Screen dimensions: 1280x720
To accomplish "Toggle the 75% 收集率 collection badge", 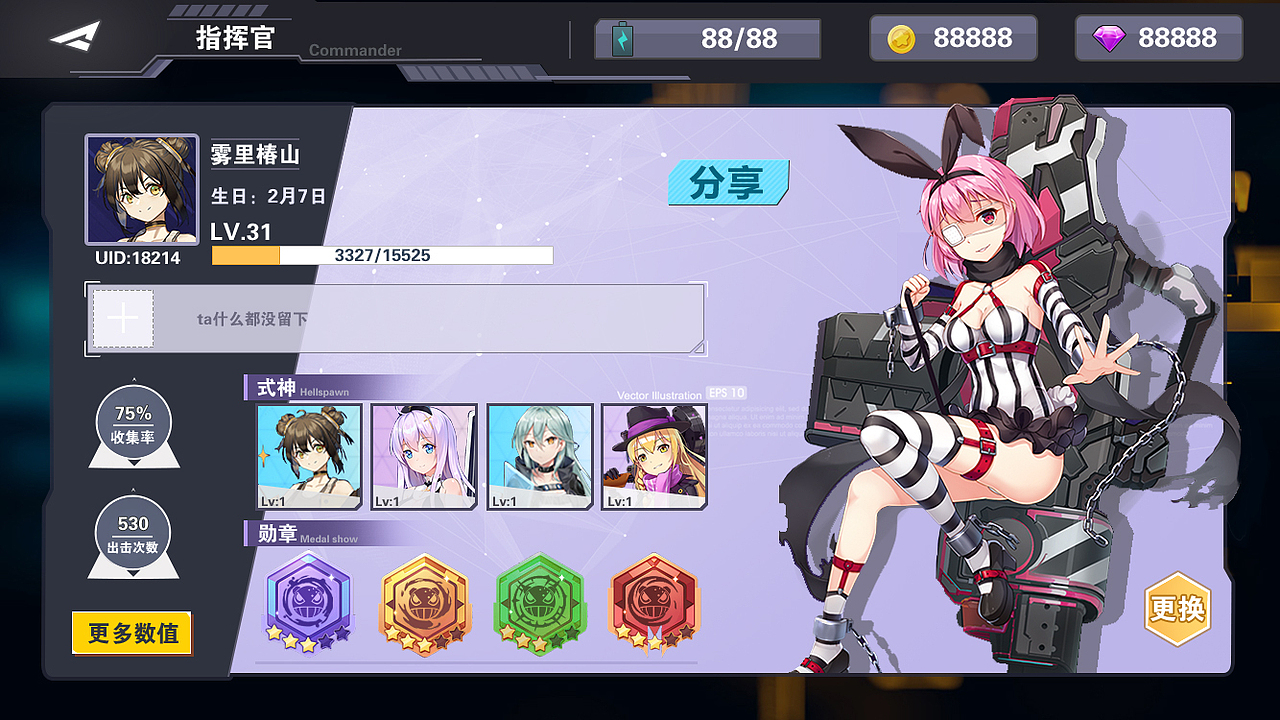I will point(132,424).
